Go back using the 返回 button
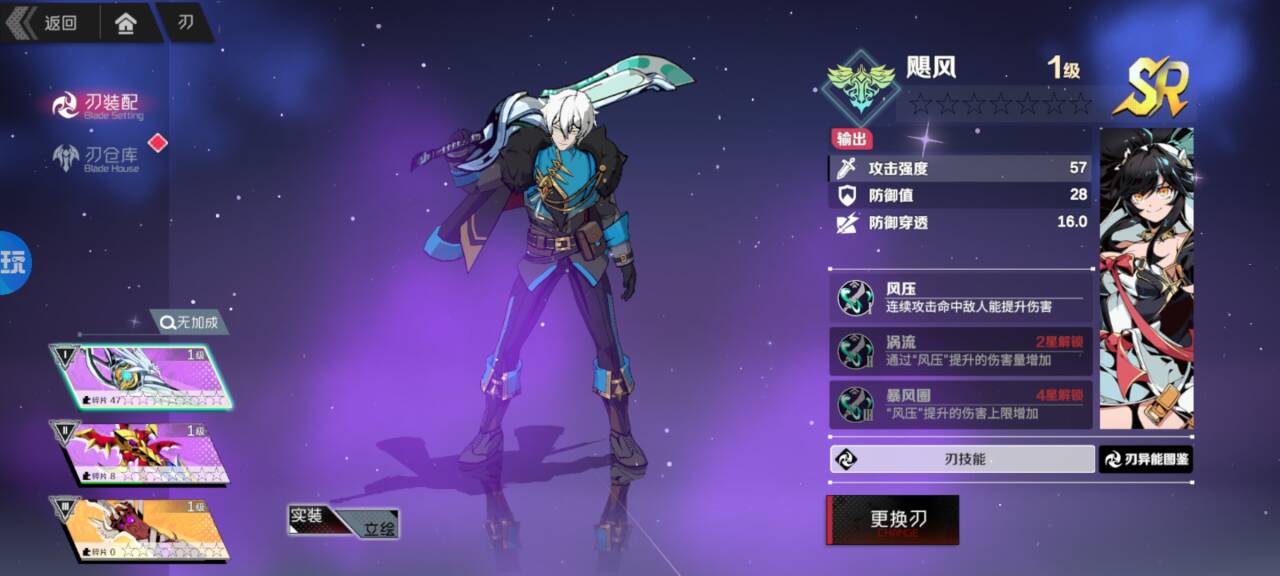Image resolution: width=1280 pixels, height=576 pixels. [x=48, y=22]
